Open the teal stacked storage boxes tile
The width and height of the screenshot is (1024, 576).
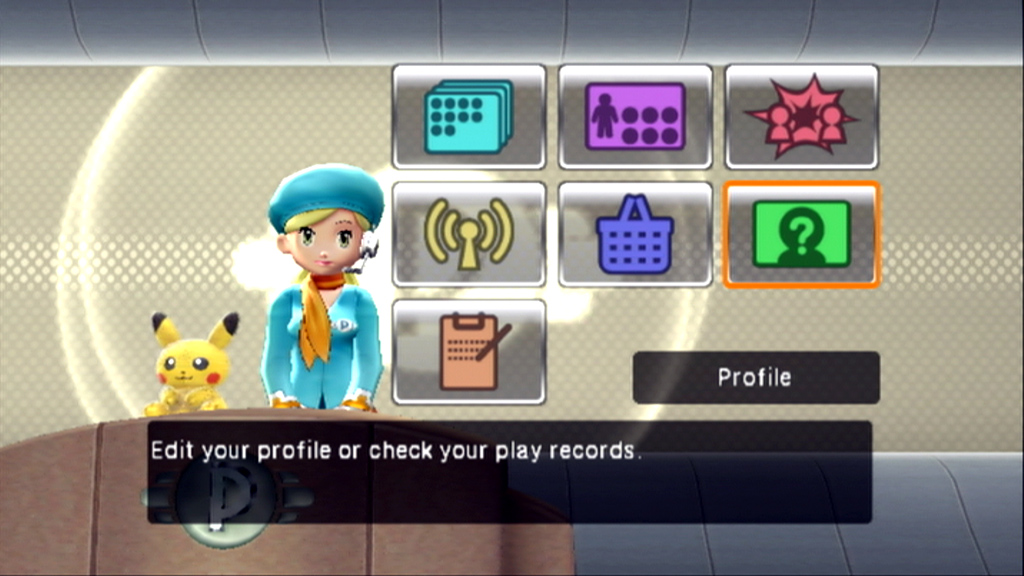click(x=468, y=116)
